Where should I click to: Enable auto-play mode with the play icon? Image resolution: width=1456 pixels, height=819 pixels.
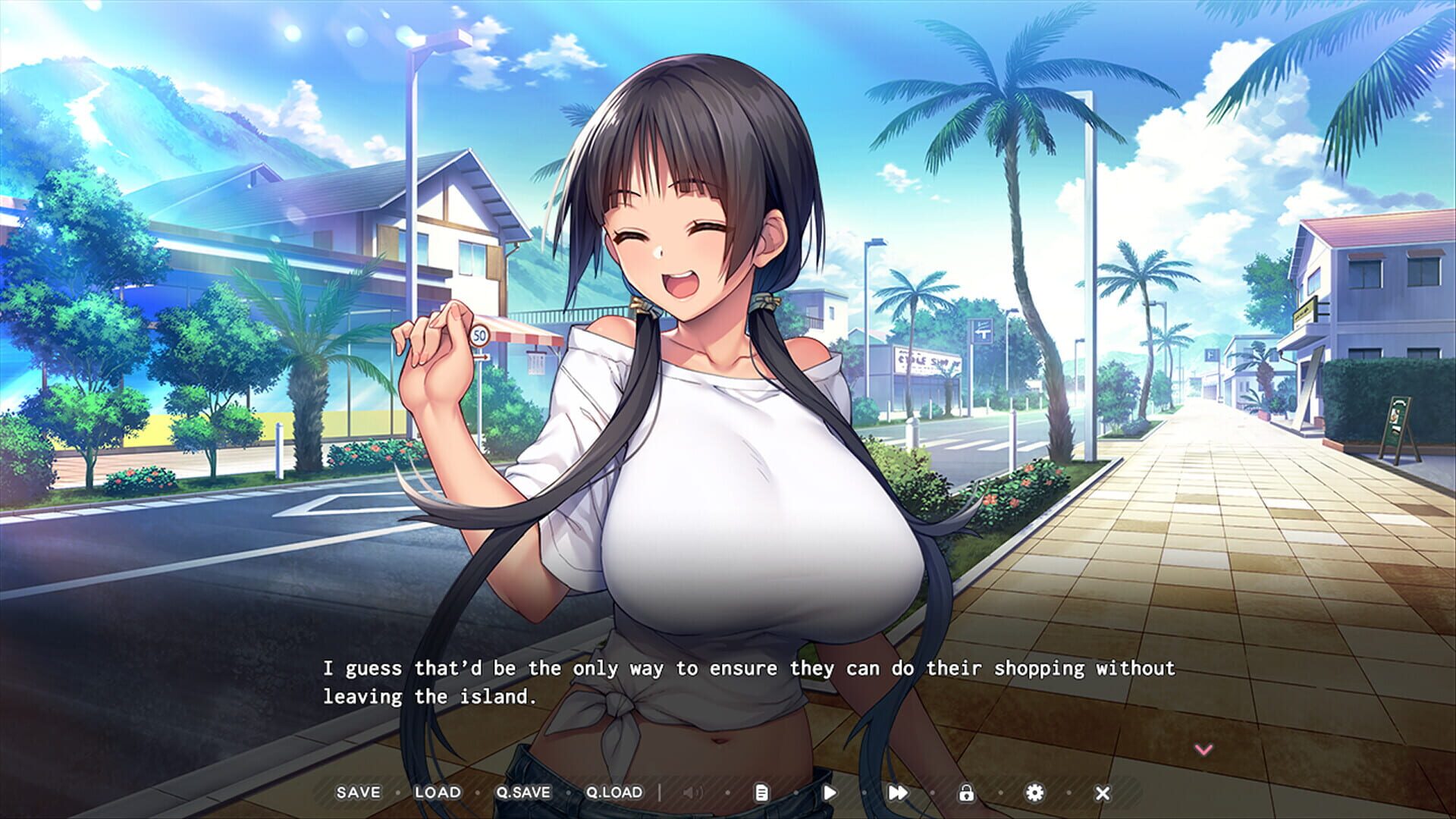click(829, 792)
